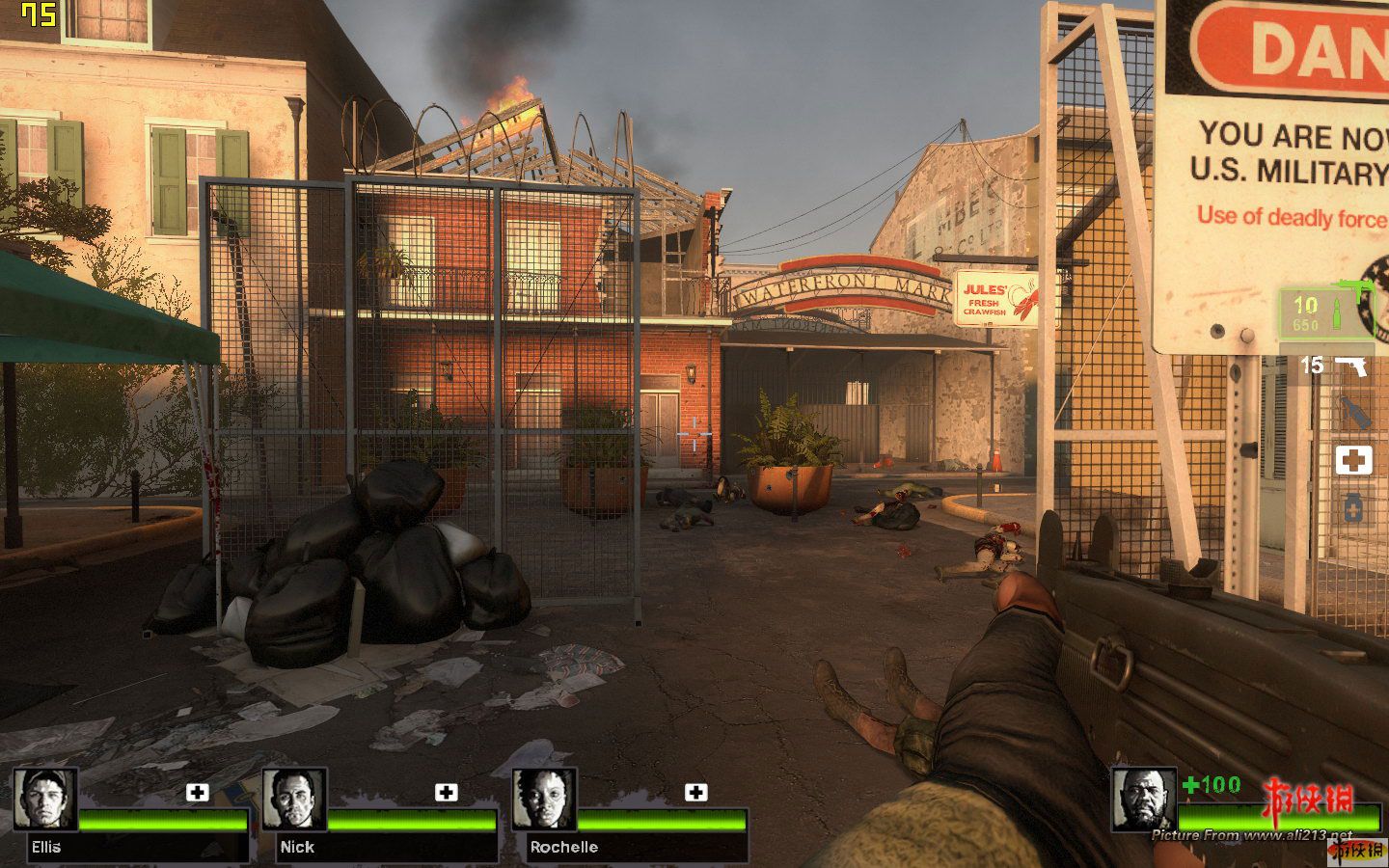This screenshot has width=1389, height=868.
Task: Click the medkit icon above Nick
Action: pyautogui.click(x=446, y=793)
